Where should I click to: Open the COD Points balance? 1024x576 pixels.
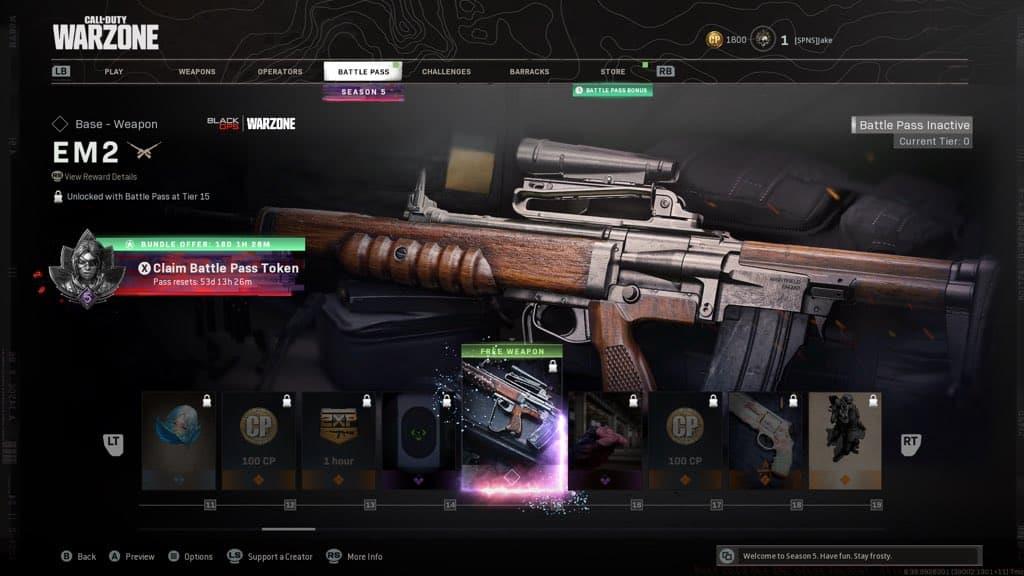pos(727,40)
